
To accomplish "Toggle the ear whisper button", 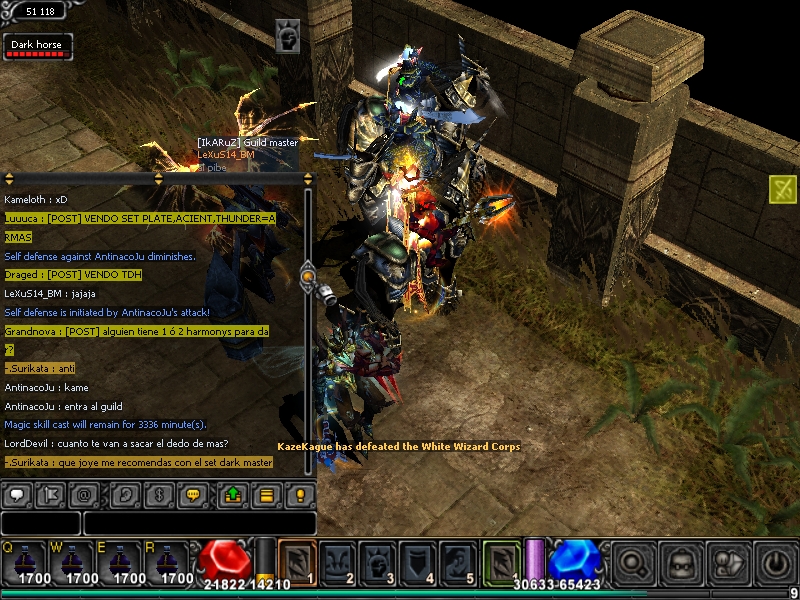I will click(x=124, y=495).
